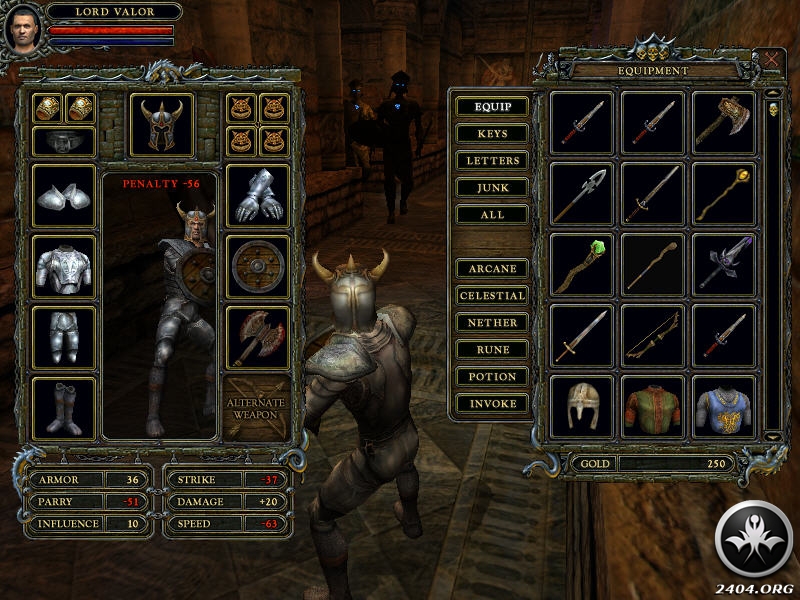Select the All items filter
Image resolution: width=800 pixels, height=600 pixels.
tap(492, 214)
